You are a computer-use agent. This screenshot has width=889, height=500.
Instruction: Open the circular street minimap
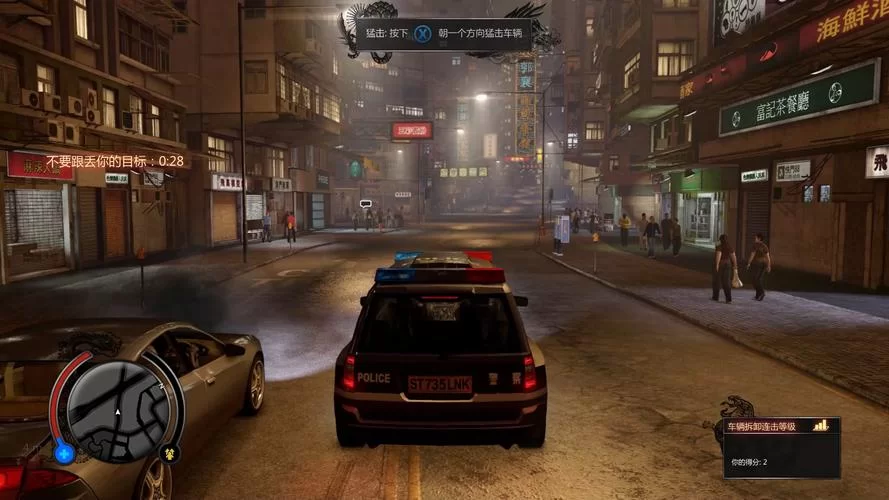tap(118, 410)
